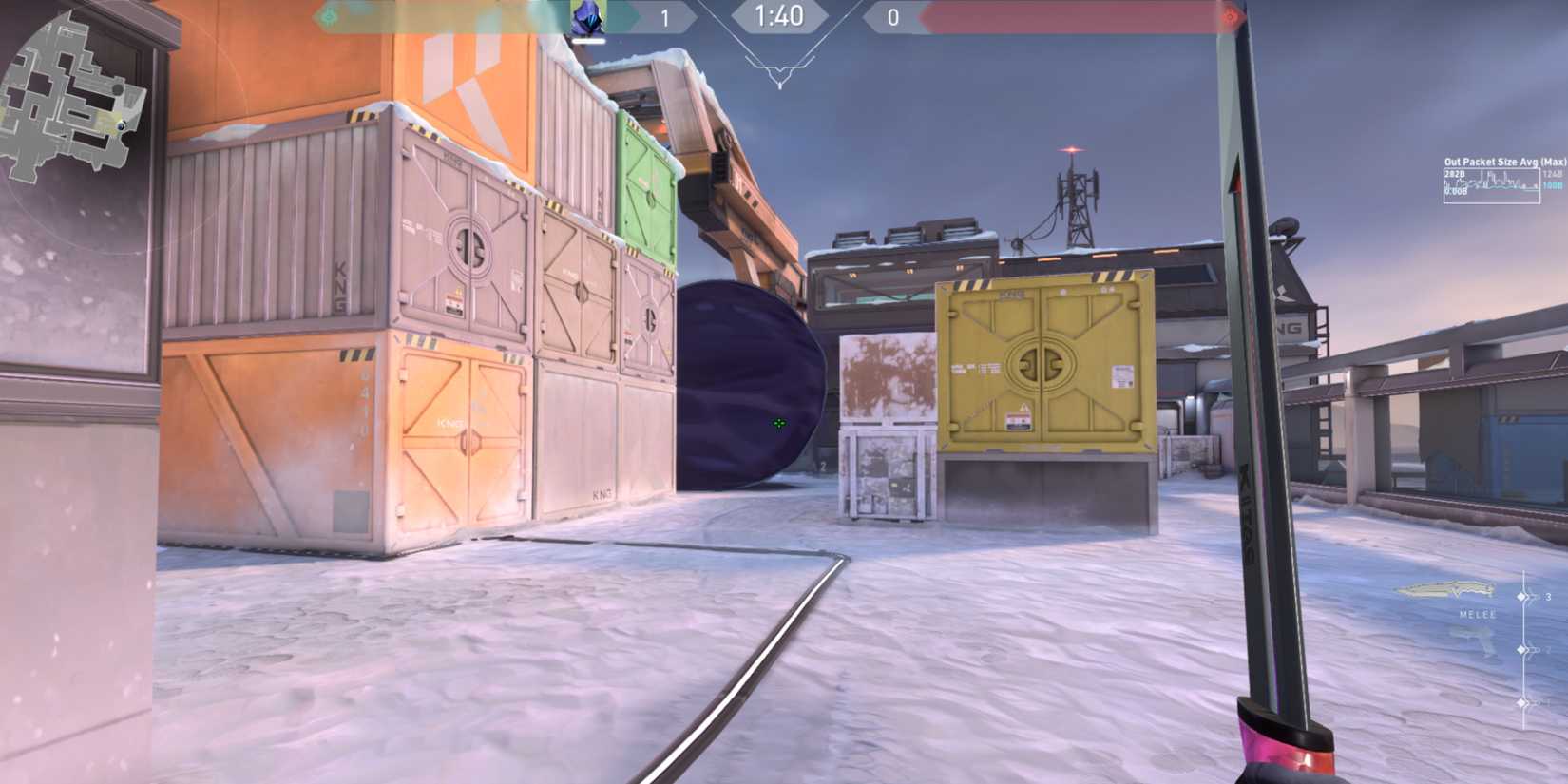Image resolution: width=1568 pixels, height=784 pixels.
Task: Click the MELEE label in the weapon inventory
Action: point(1477,614)
